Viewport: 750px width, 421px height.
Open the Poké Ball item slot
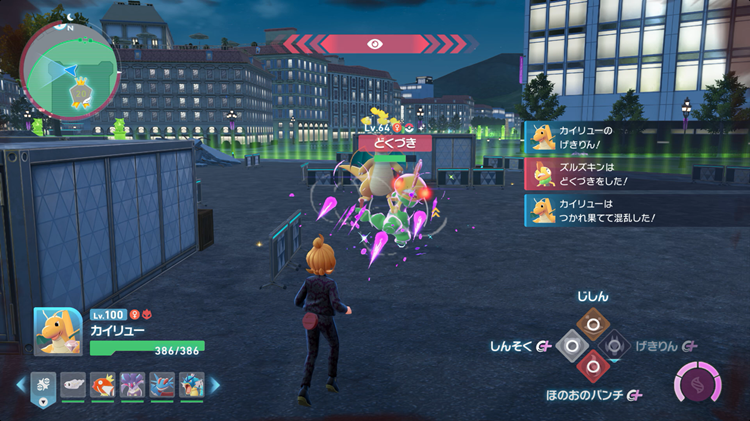(44, 384)
